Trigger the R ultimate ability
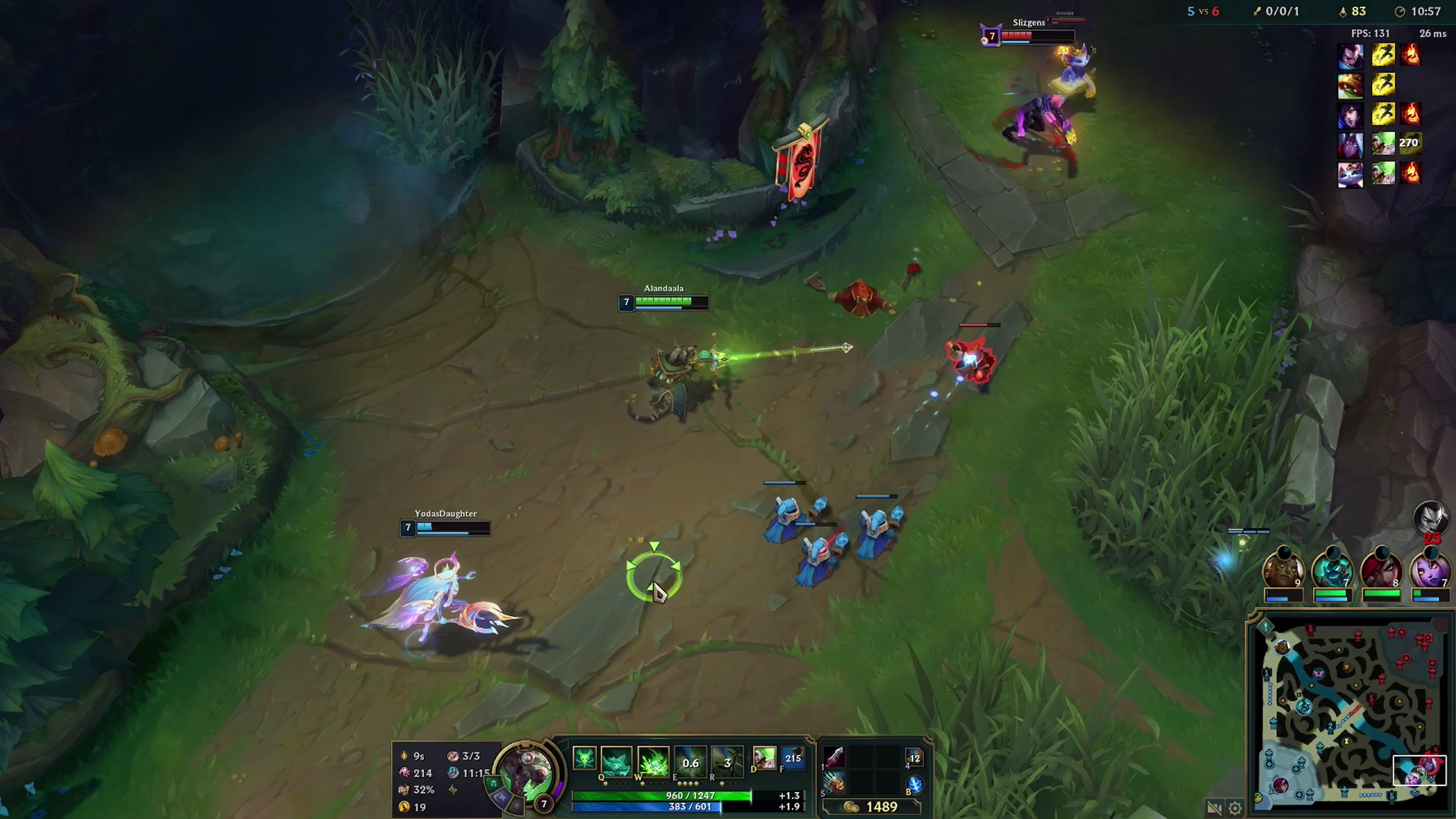The width and height of the screenshot is (1456, 819). click(728, 762)
